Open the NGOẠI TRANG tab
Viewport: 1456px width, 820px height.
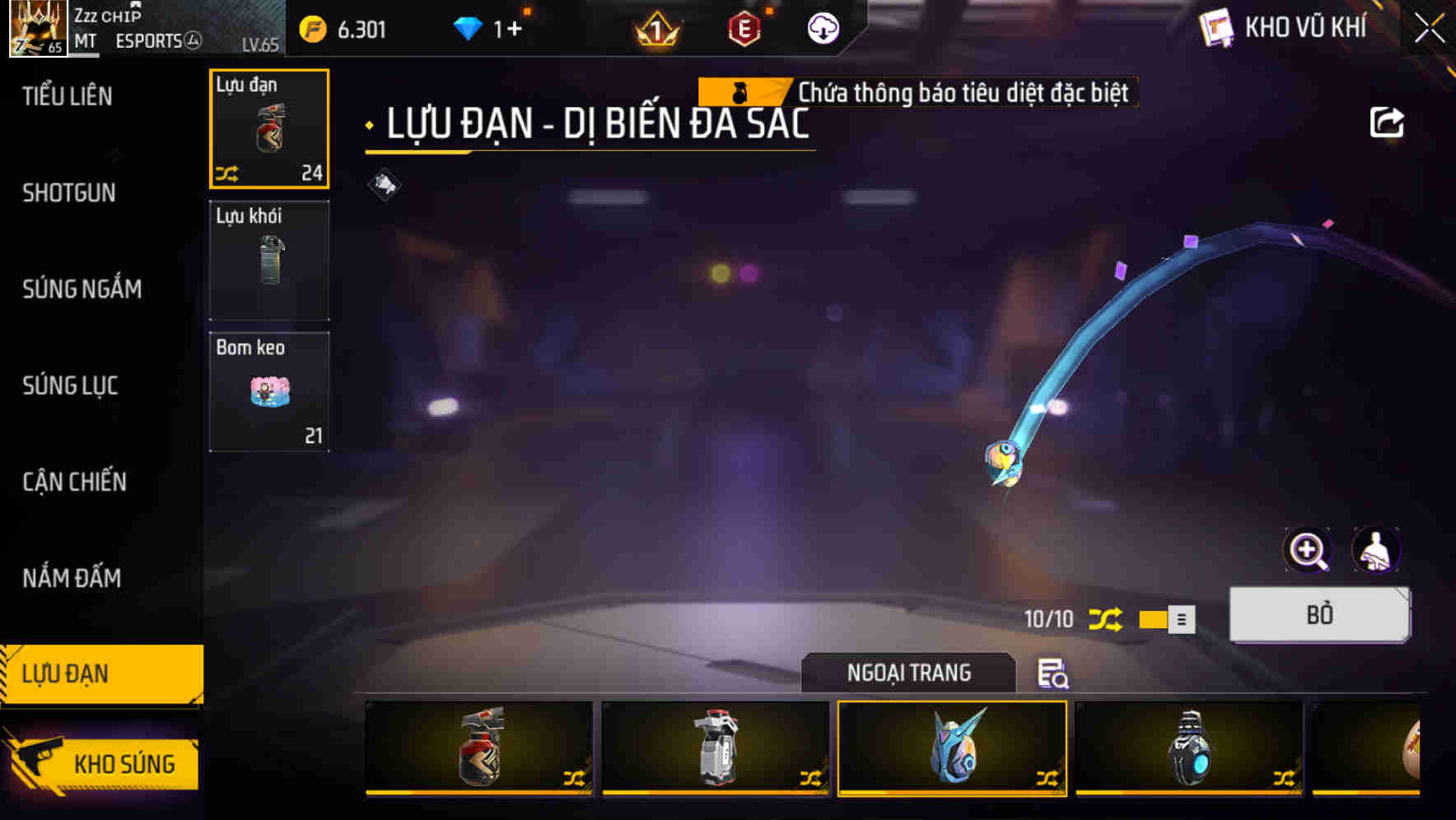[x=908, y=673]
